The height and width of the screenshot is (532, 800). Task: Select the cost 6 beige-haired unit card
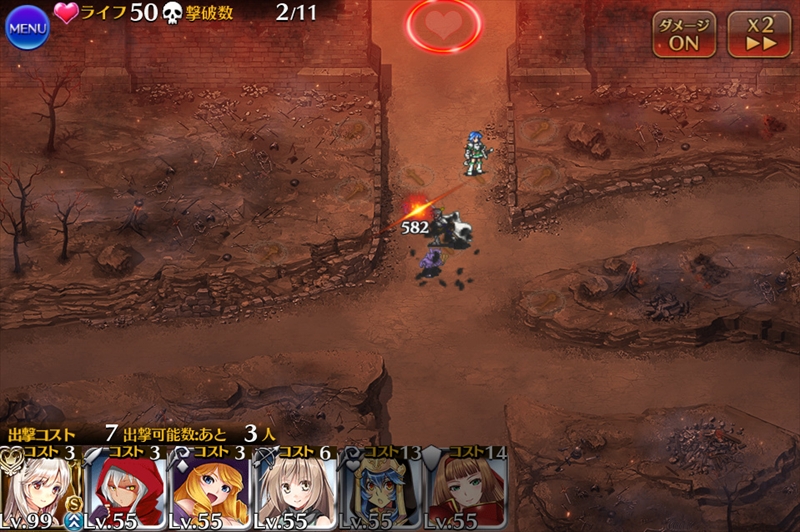[296, 489]
